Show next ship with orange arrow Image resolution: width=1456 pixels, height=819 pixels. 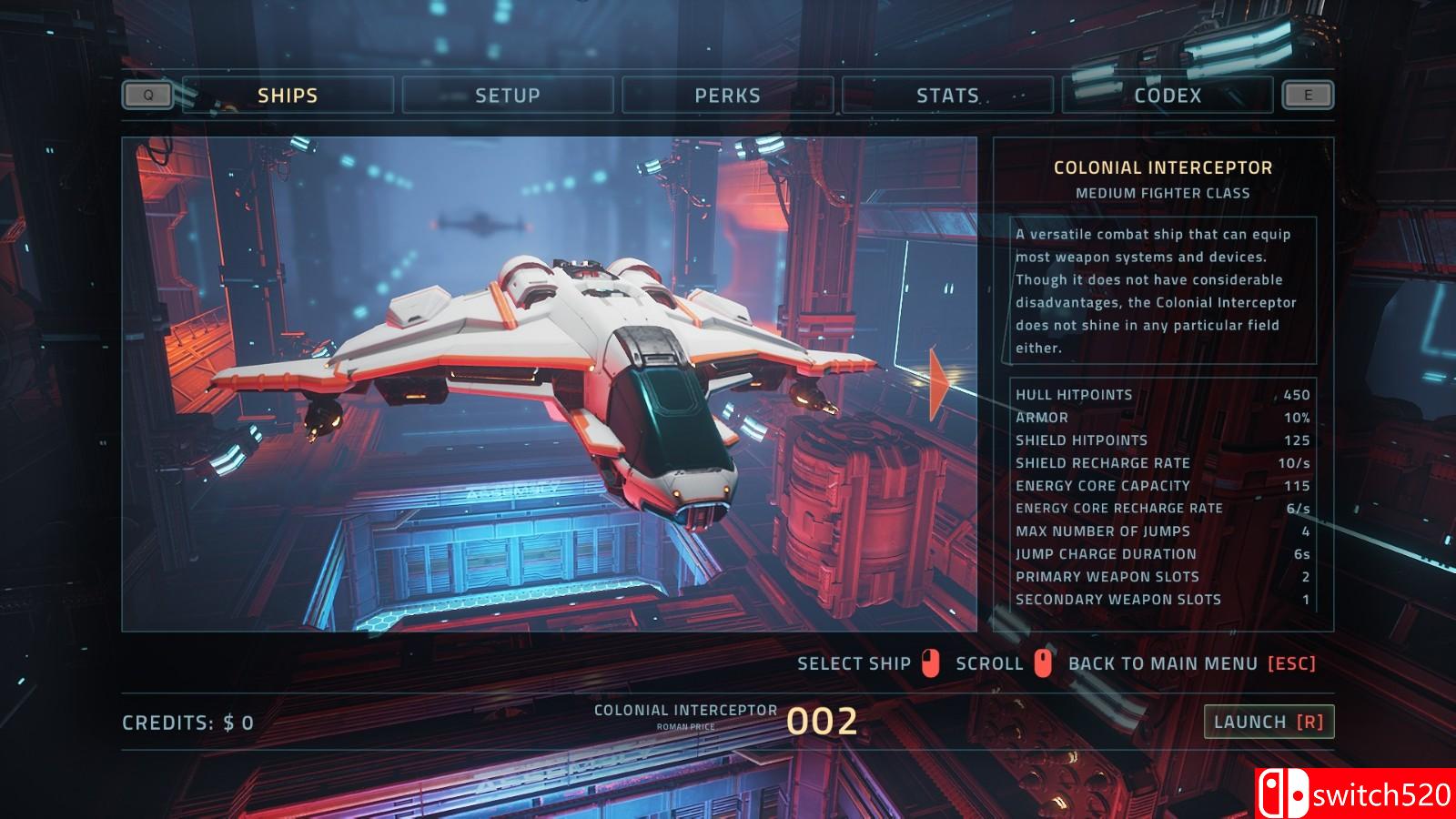pyautogui.click(x=938, y=386)
